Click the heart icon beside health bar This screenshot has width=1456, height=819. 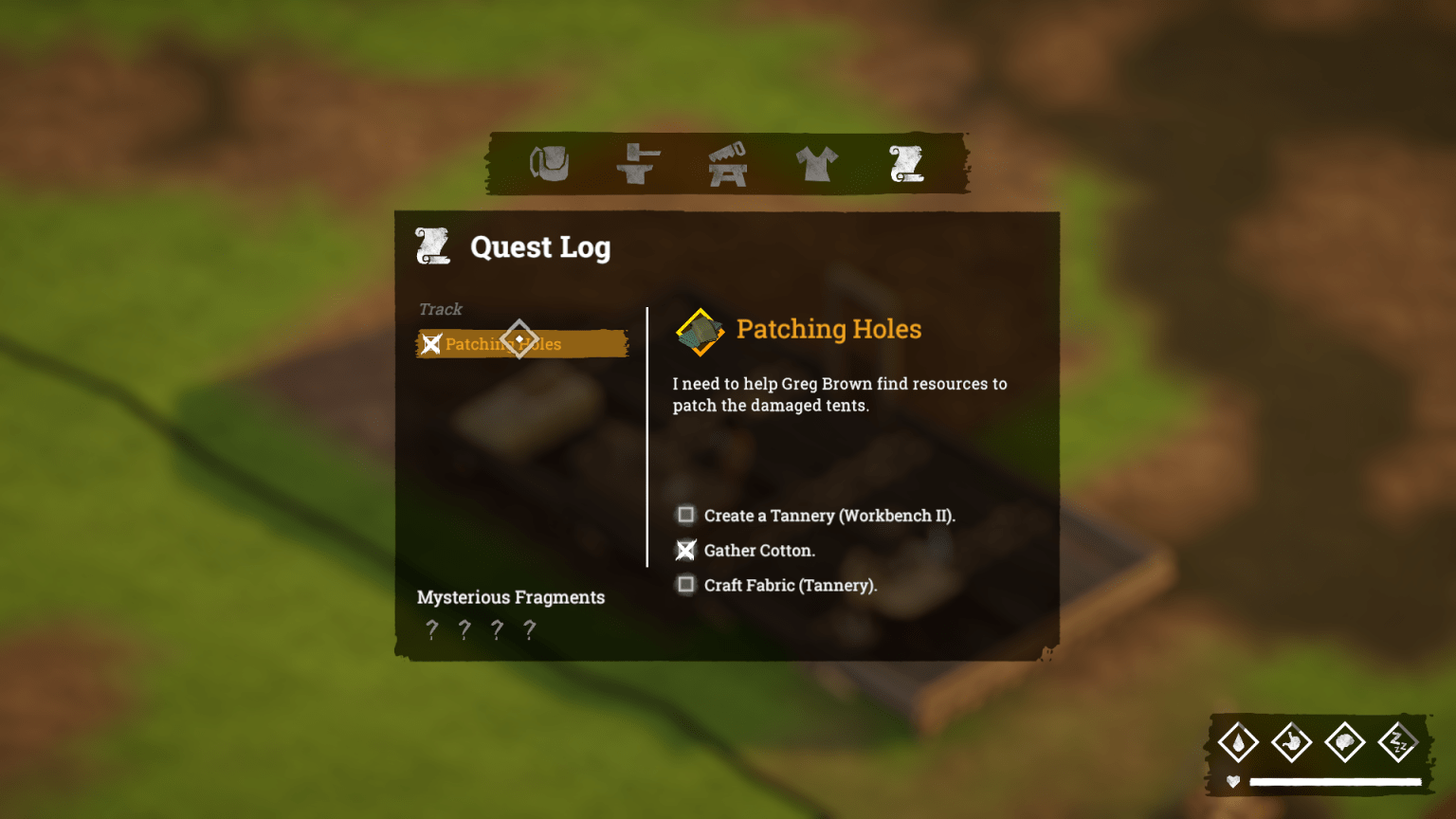pyautogui.click(x=1231, y=782)
